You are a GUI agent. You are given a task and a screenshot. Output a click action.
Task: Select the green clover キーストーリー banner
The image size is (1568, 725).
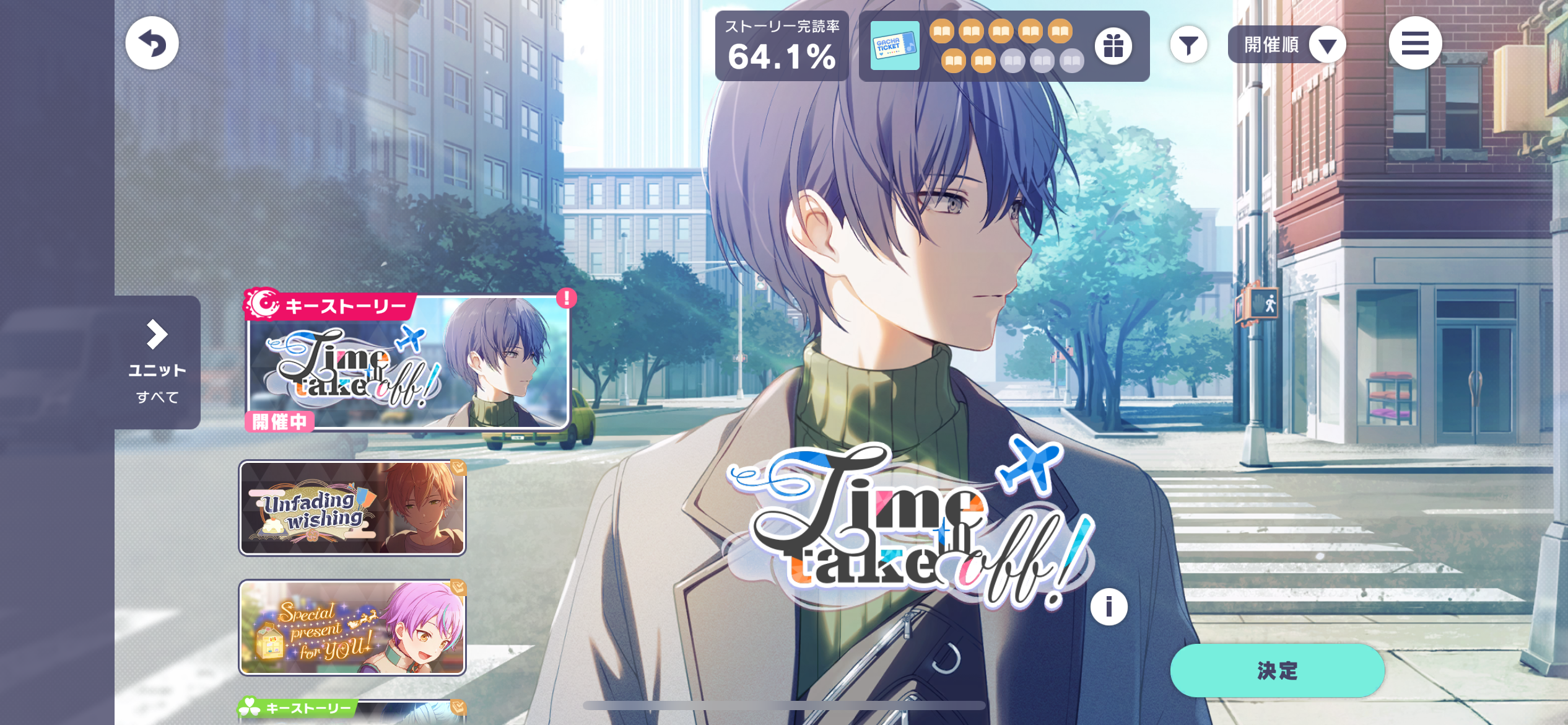point(353,711)
